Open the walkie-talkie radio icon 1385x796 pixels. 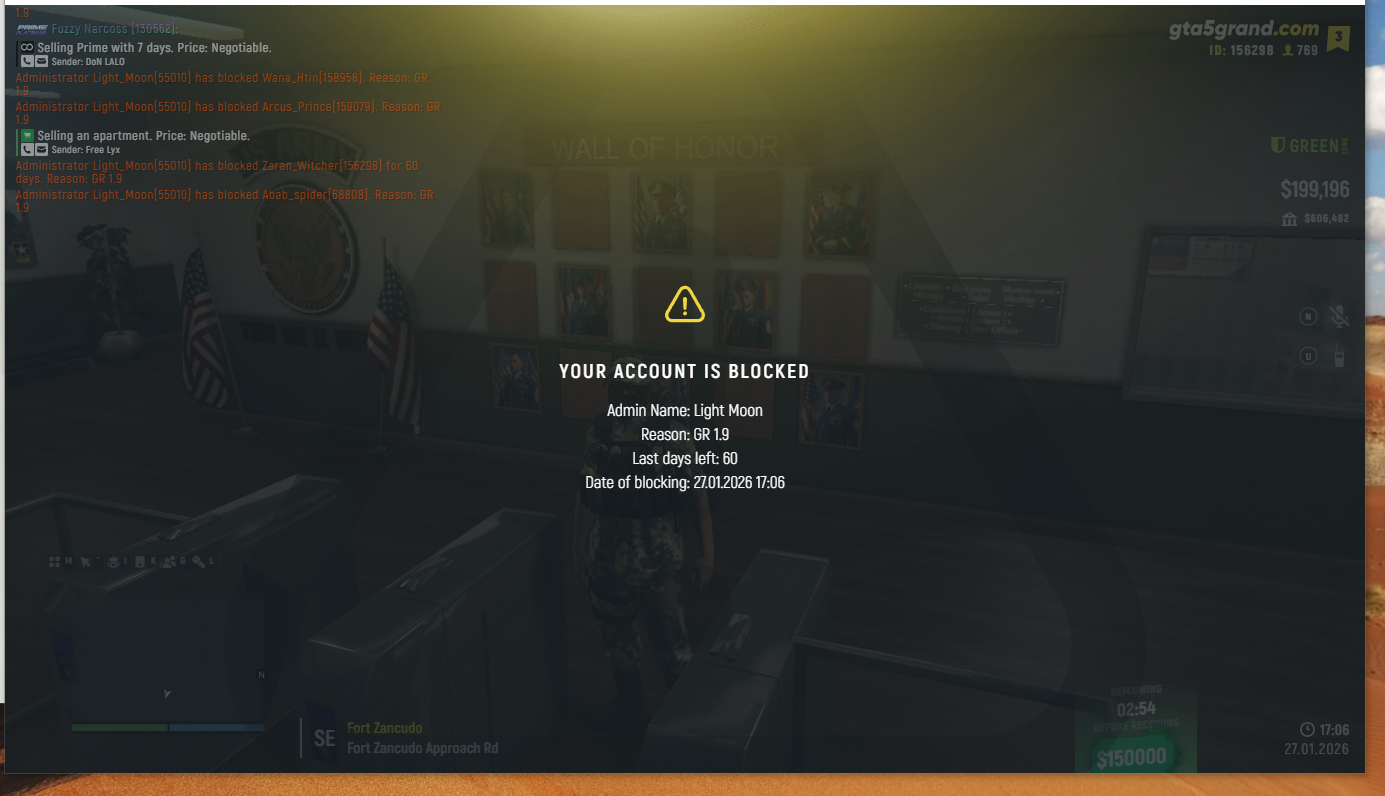coord(1339,356)
